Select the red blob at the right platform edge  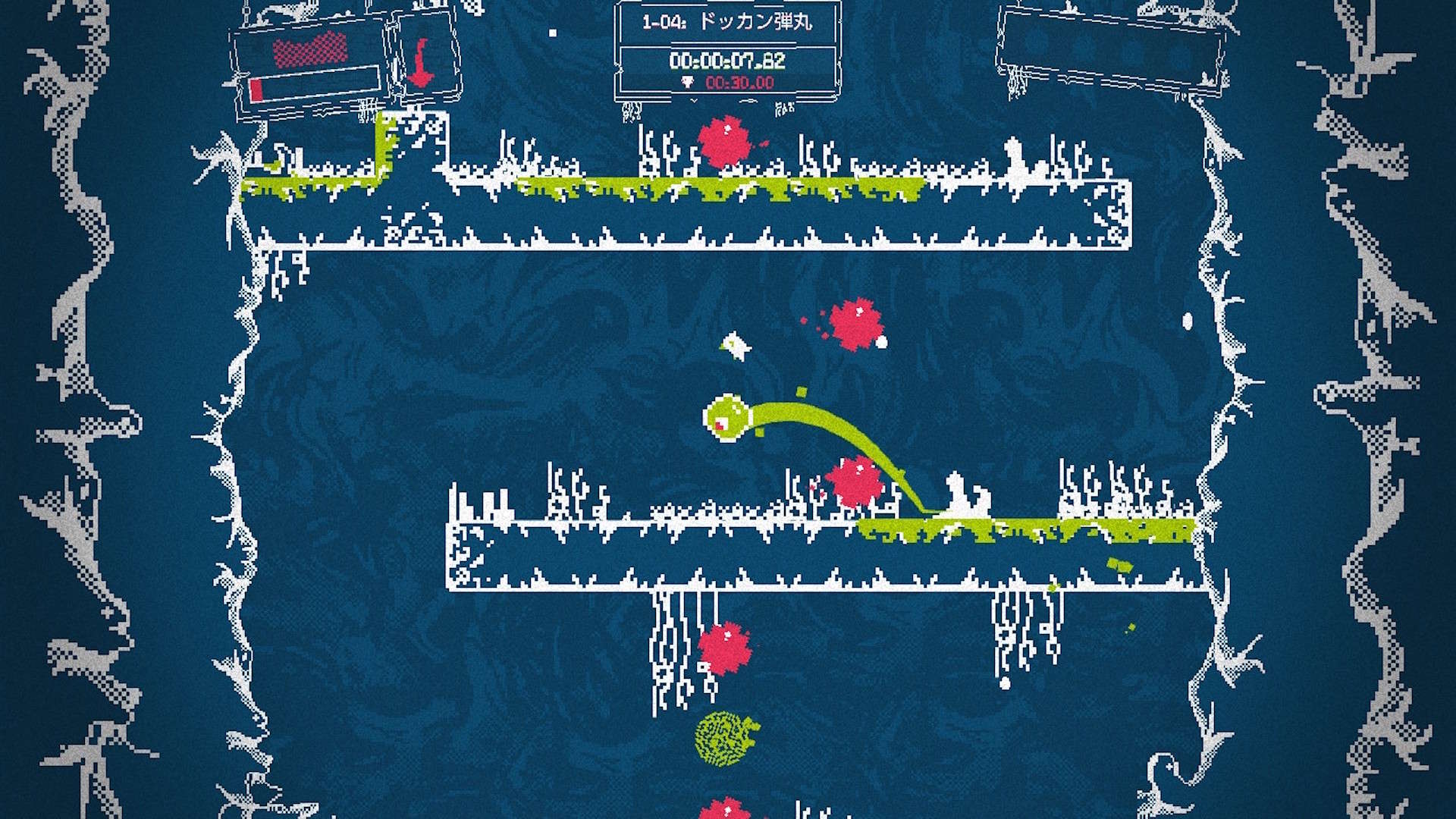[x=855, y=478]
